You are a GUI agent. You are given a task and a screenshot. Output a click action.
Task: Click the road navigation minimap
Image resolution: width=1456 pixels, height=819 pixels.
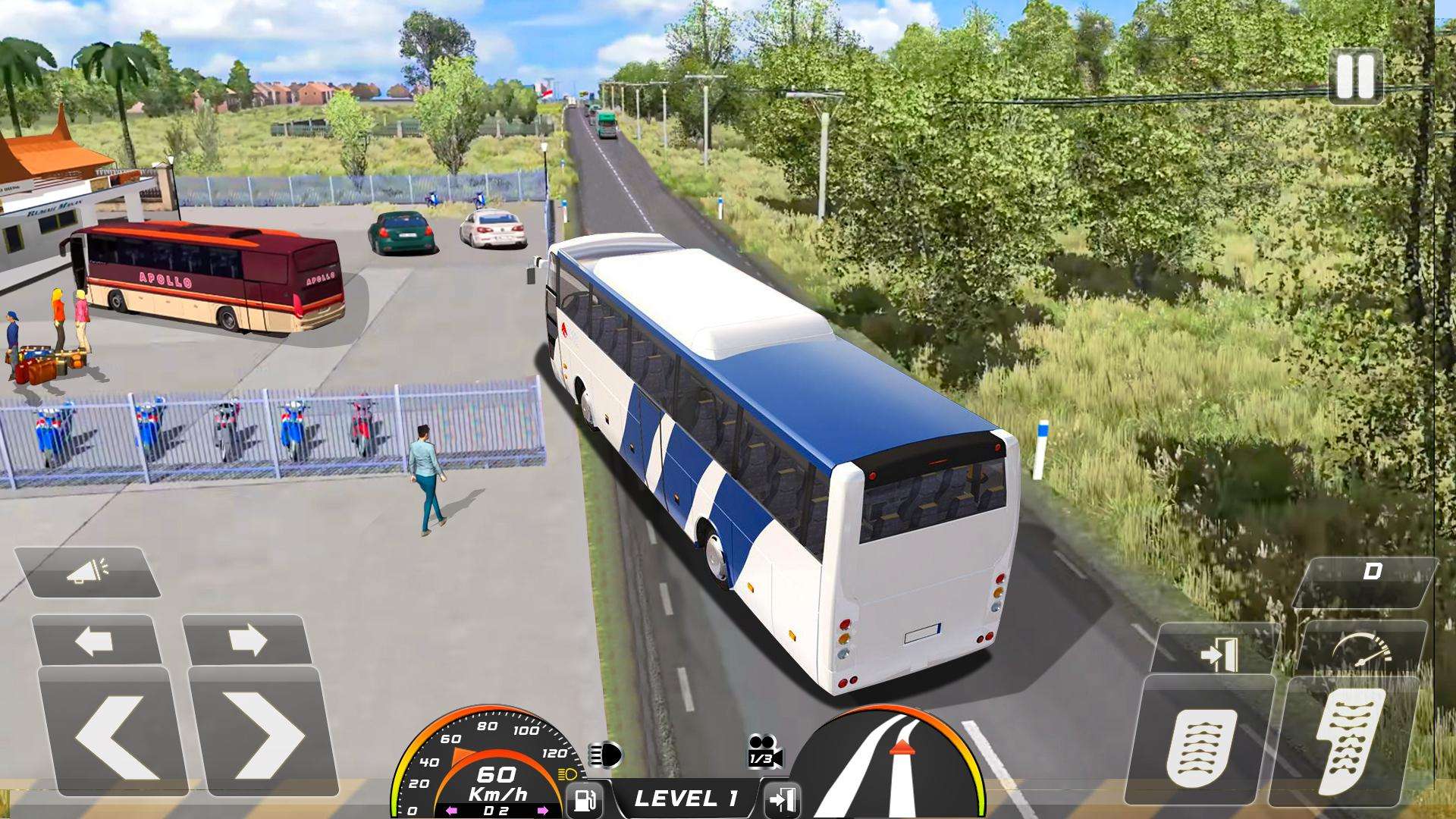(891, 762)
